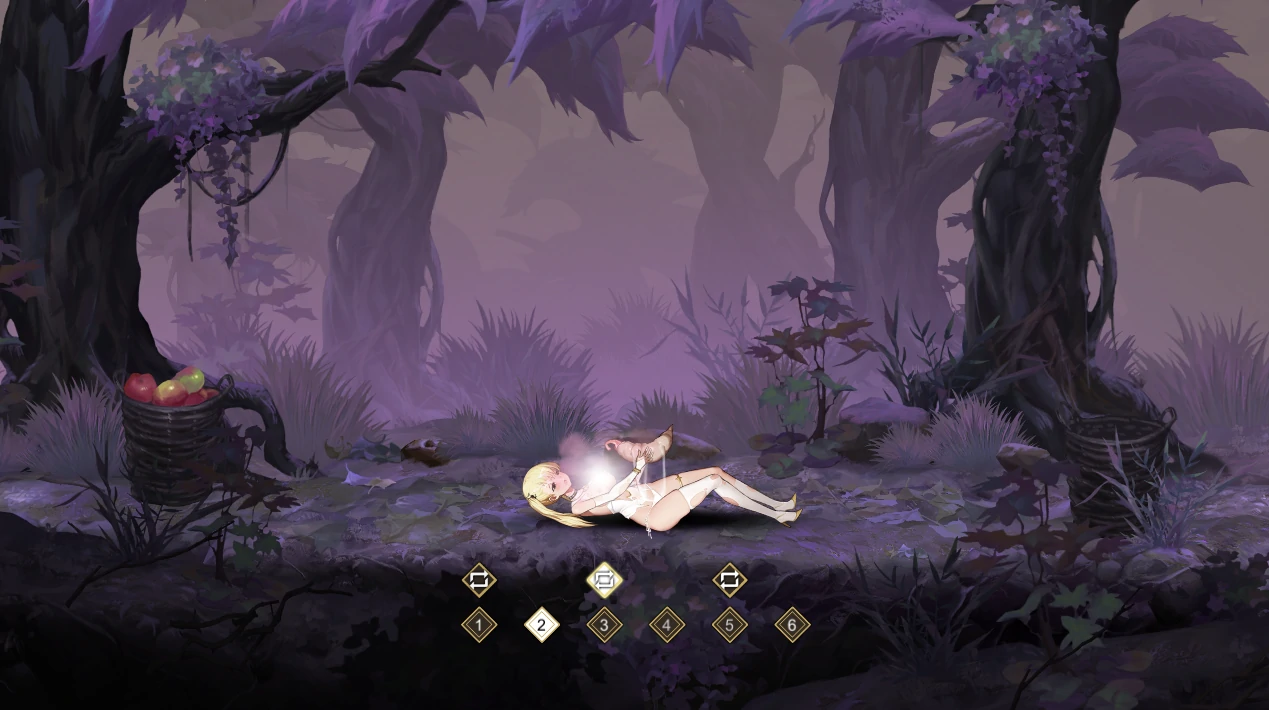Click the highlighted number 2 diamond
The image size is (1269, 710).
[542, 626]
